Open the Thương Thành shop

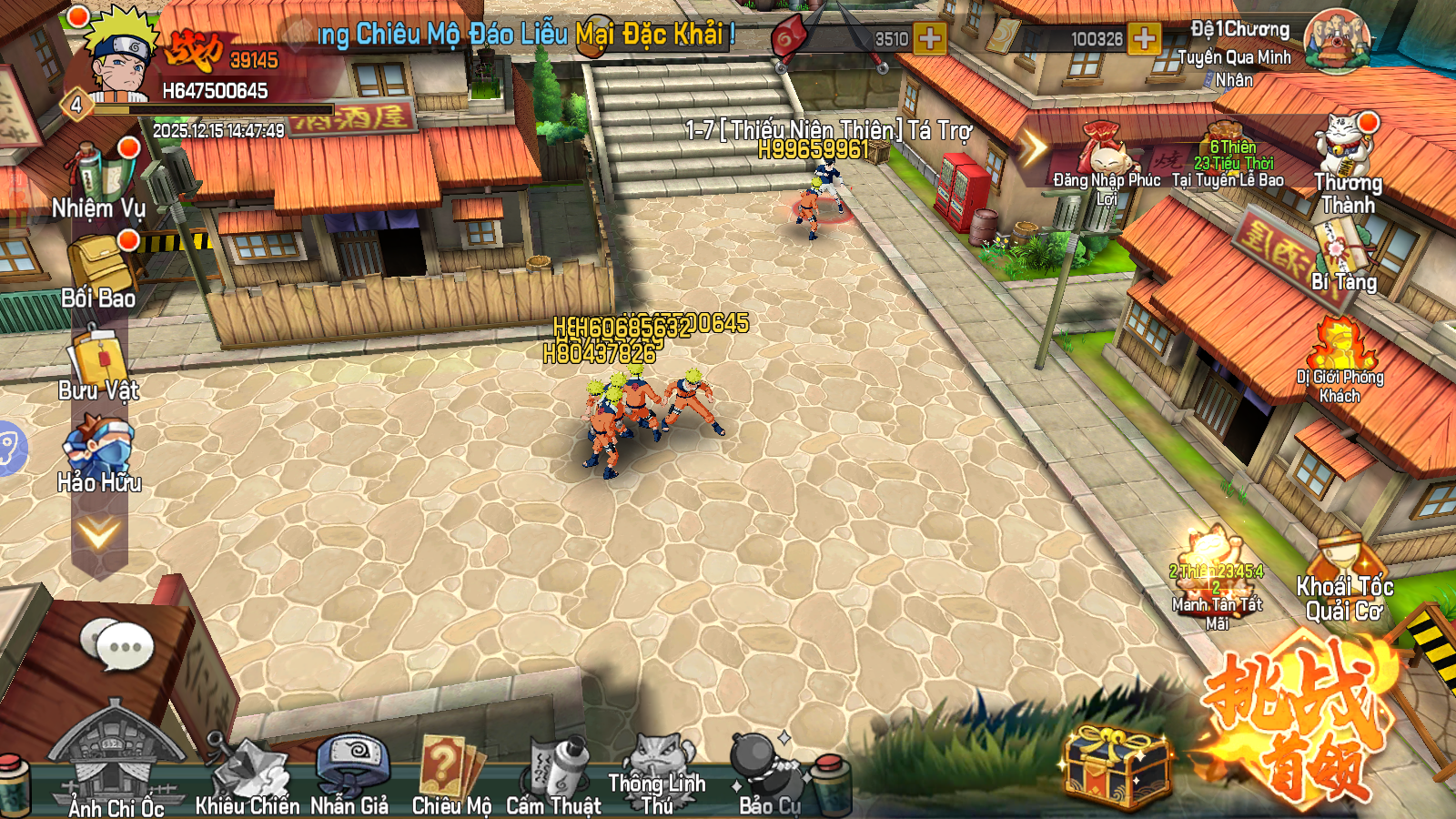[x=1347, y=164]
